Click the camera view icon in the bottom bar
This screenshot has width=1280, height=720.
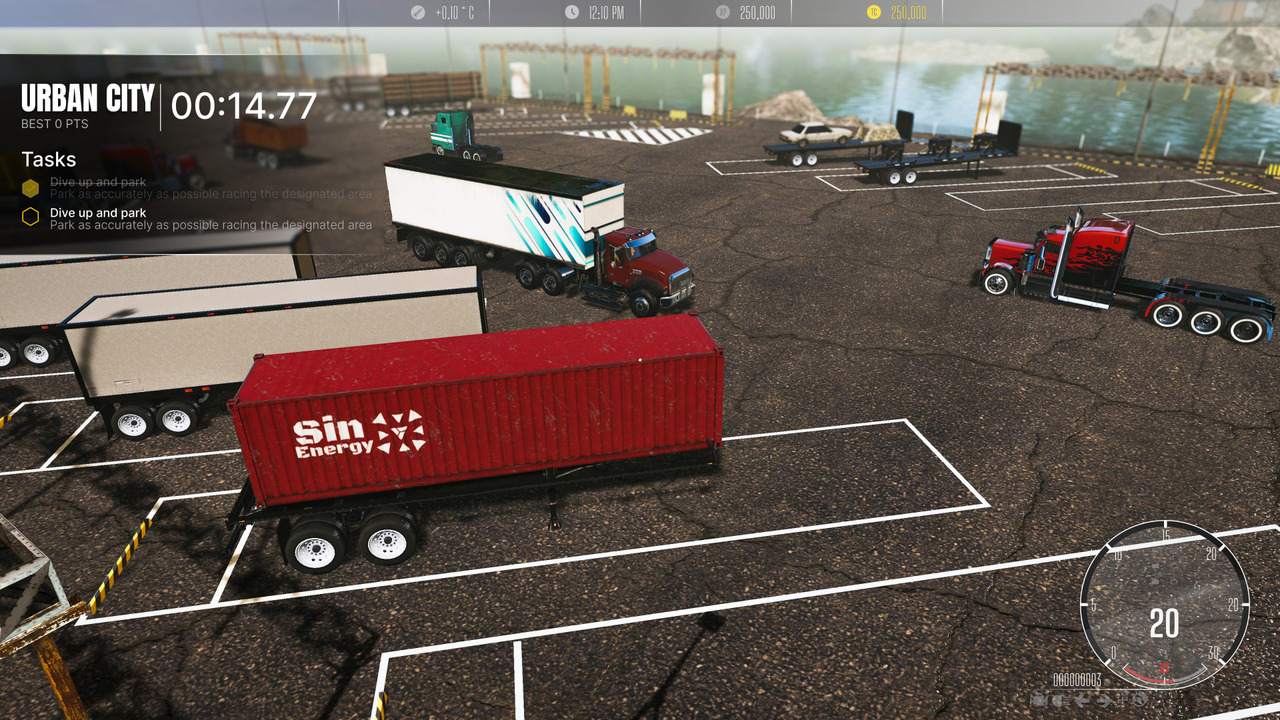tap(1040, 700)
